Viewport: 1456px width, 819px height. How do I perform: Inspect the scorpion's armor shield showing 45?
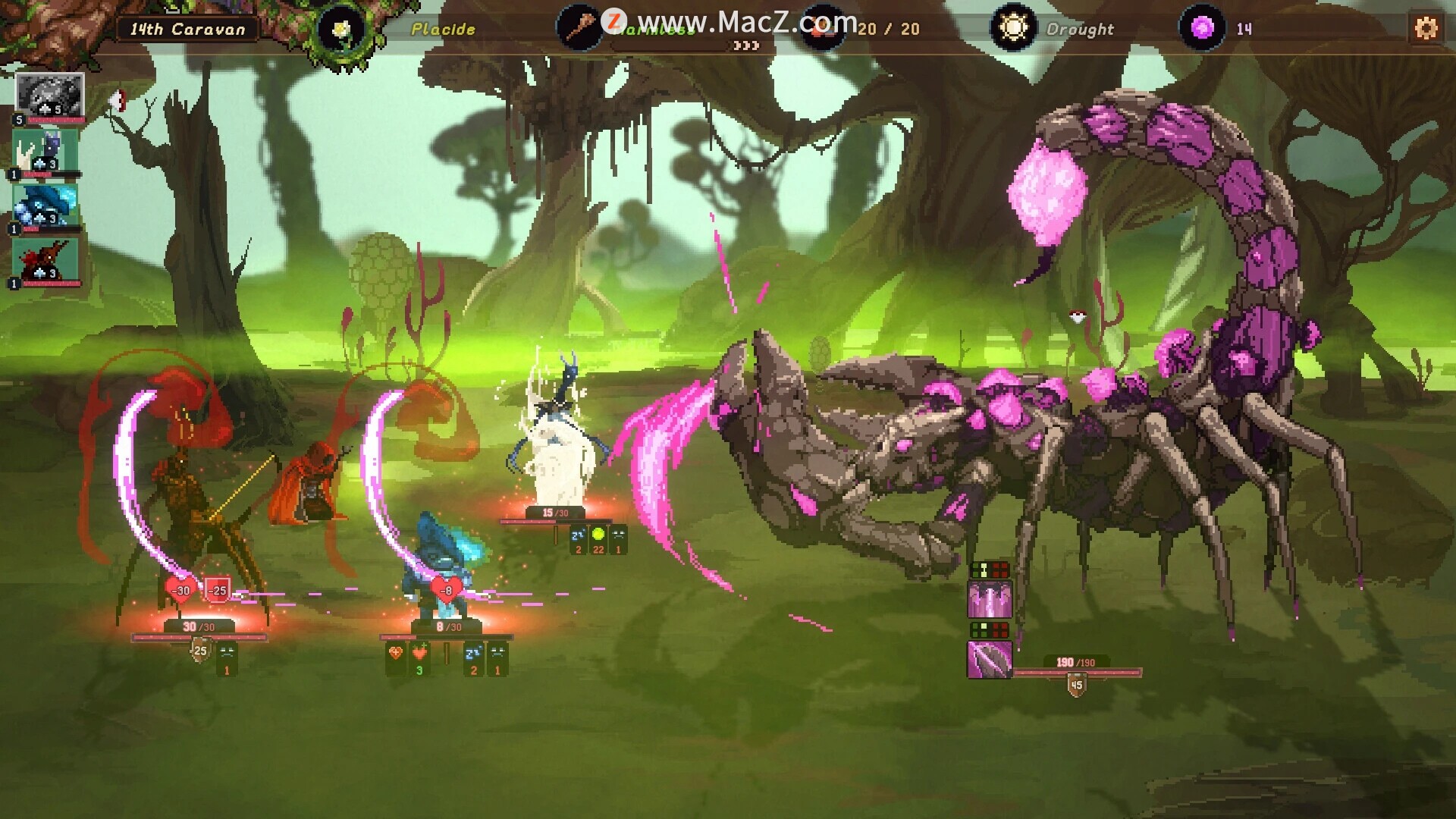1076,686
